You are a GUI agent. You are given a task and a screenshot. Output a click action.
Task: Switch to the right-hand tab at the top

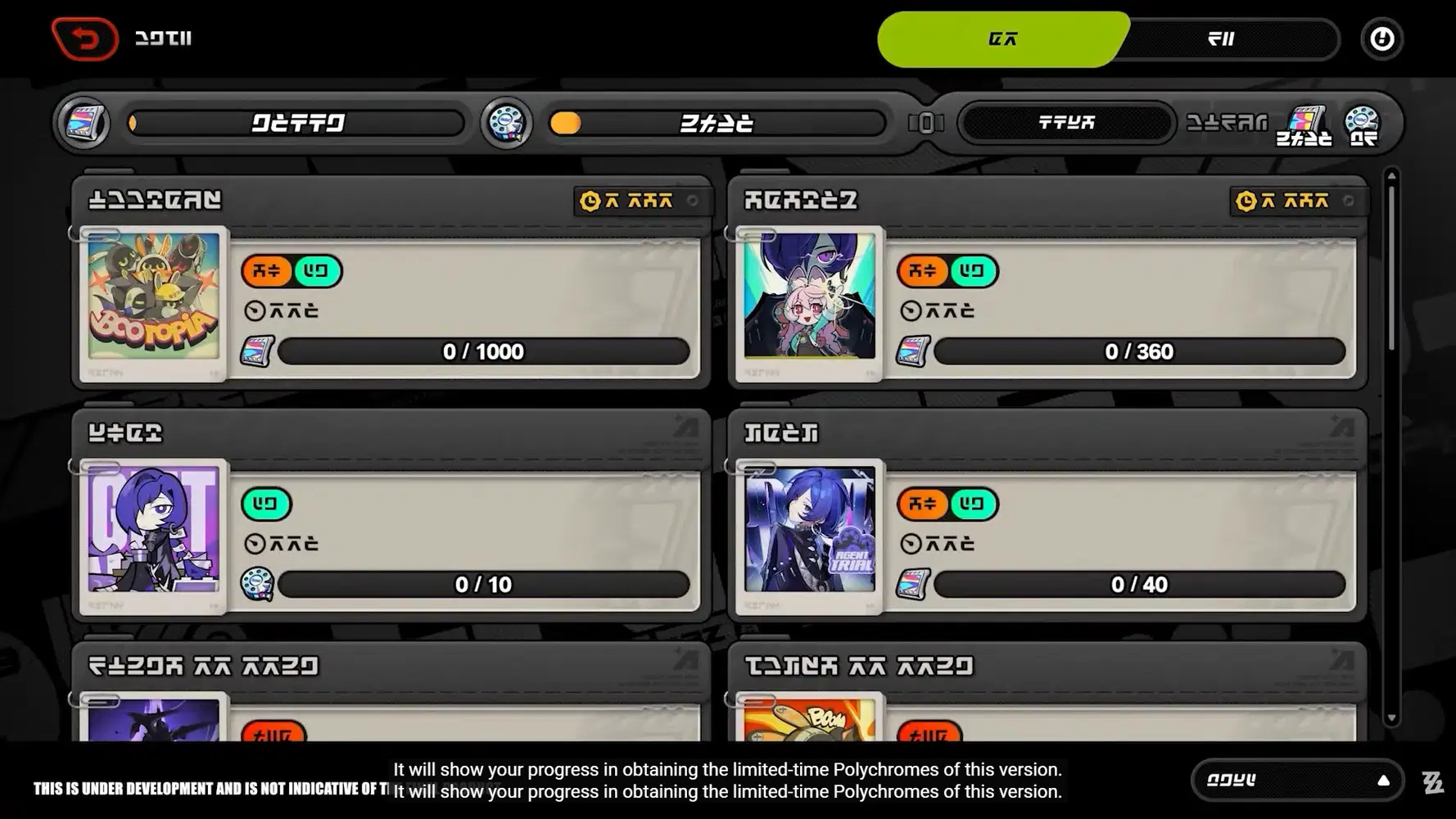point(1222,38)
